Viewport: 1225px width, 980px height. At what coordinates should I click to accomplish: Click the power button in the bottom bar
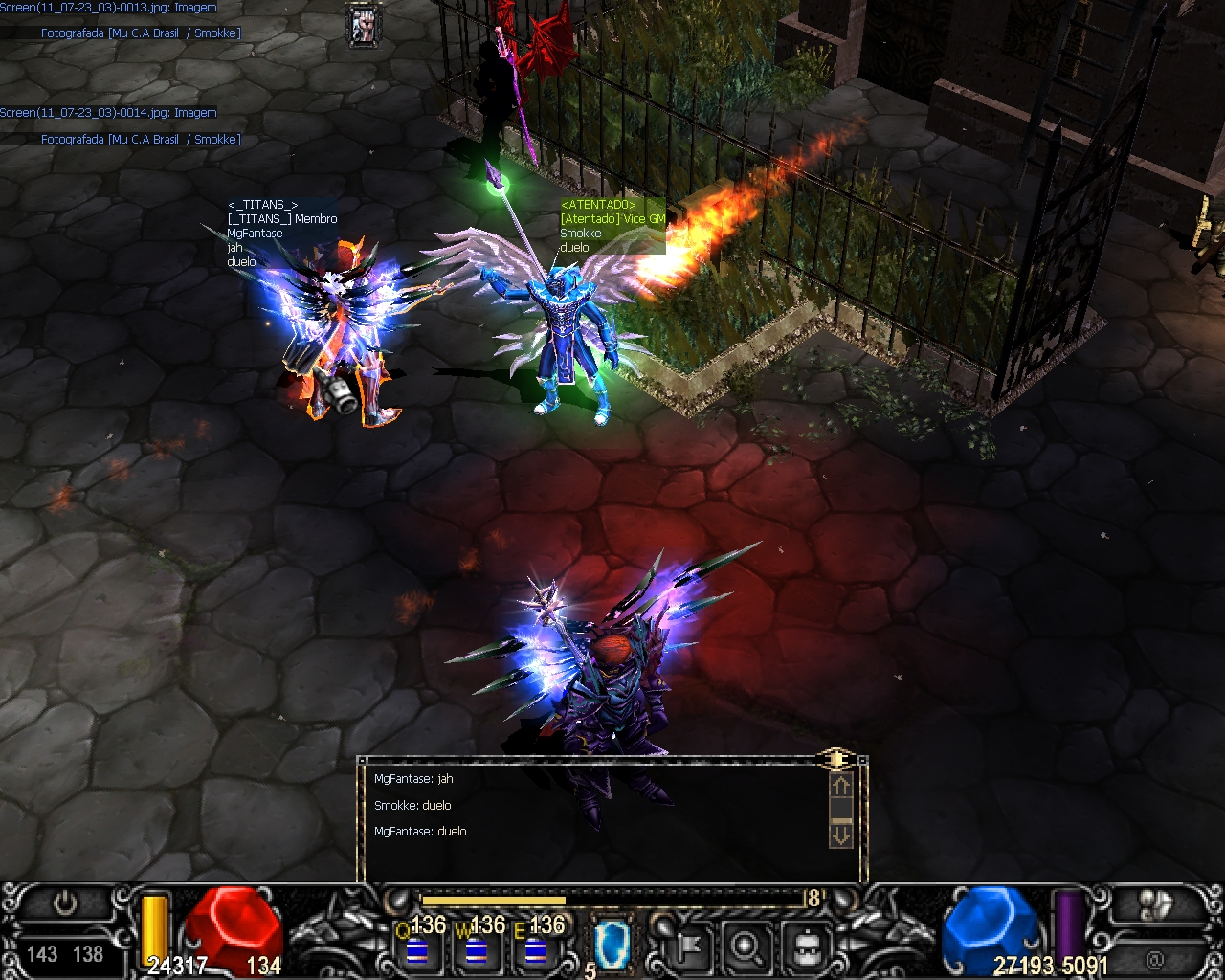[65, 904]
